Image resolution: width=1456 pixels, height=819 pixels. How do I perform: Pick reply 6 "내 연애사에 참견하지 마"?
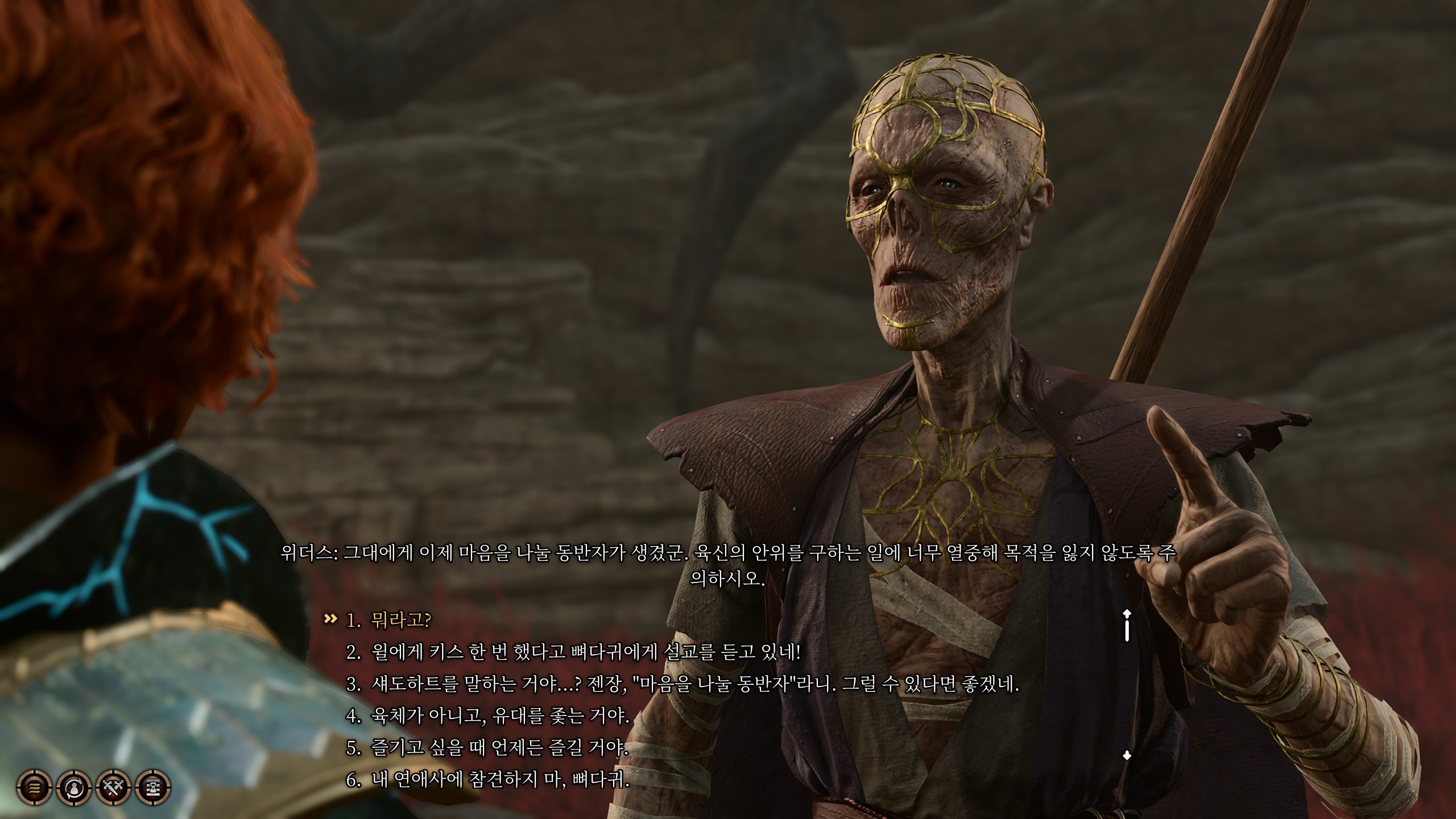point(500,780)
